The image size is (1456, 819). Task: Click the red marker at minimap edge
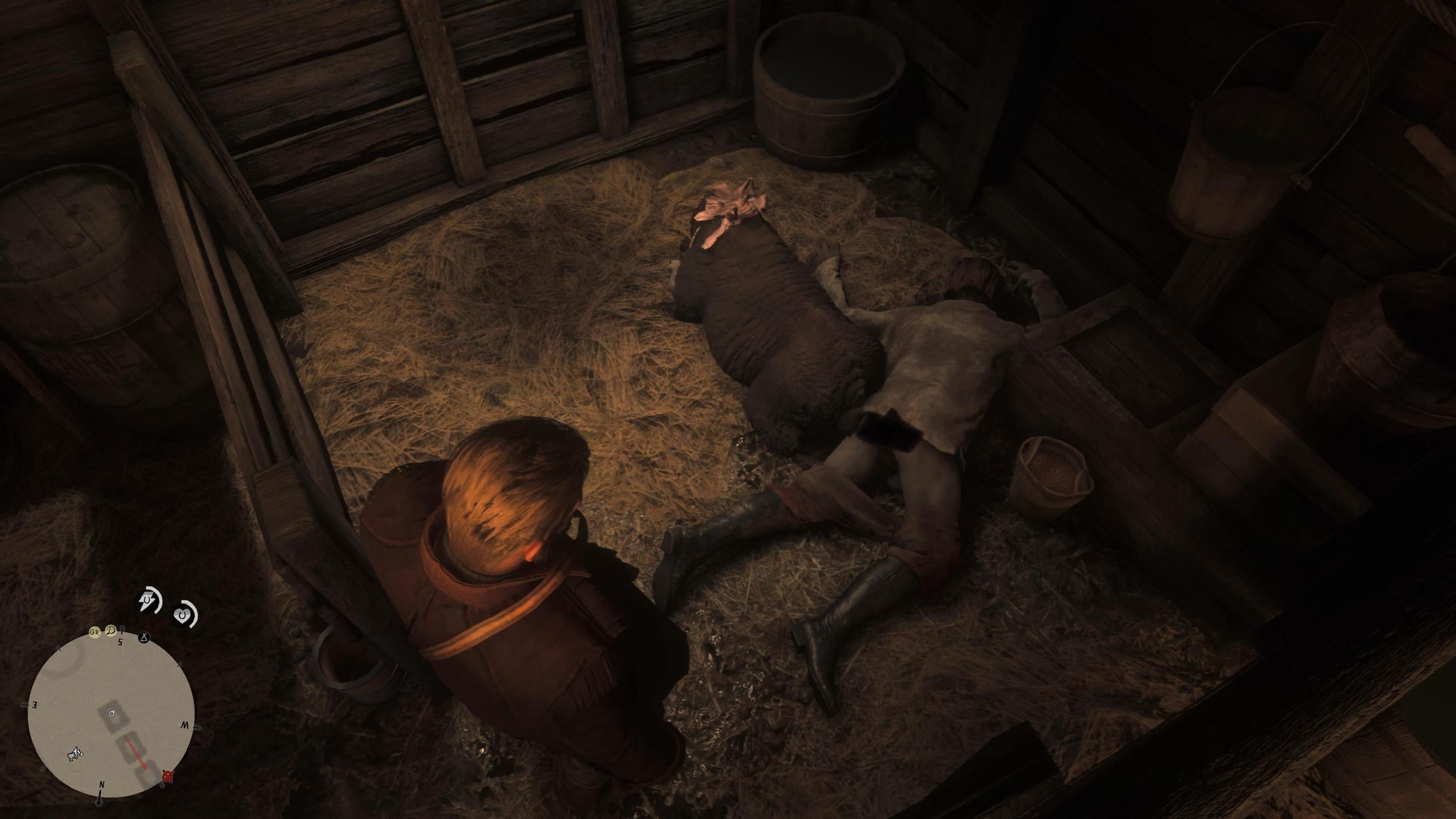point(168,776)
